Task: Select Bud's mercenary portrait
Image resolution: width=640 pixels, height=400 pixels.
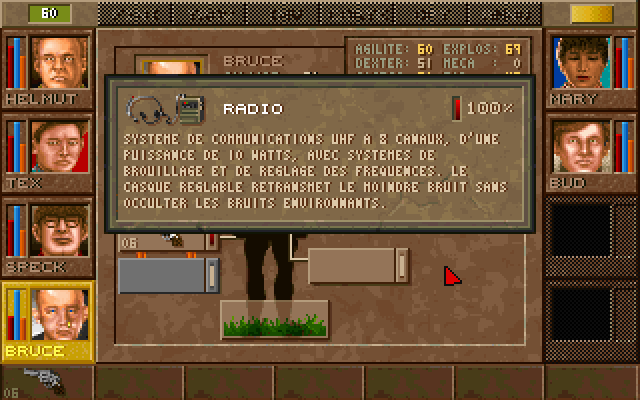Action: pyautogui.click(x=582, y=146)
